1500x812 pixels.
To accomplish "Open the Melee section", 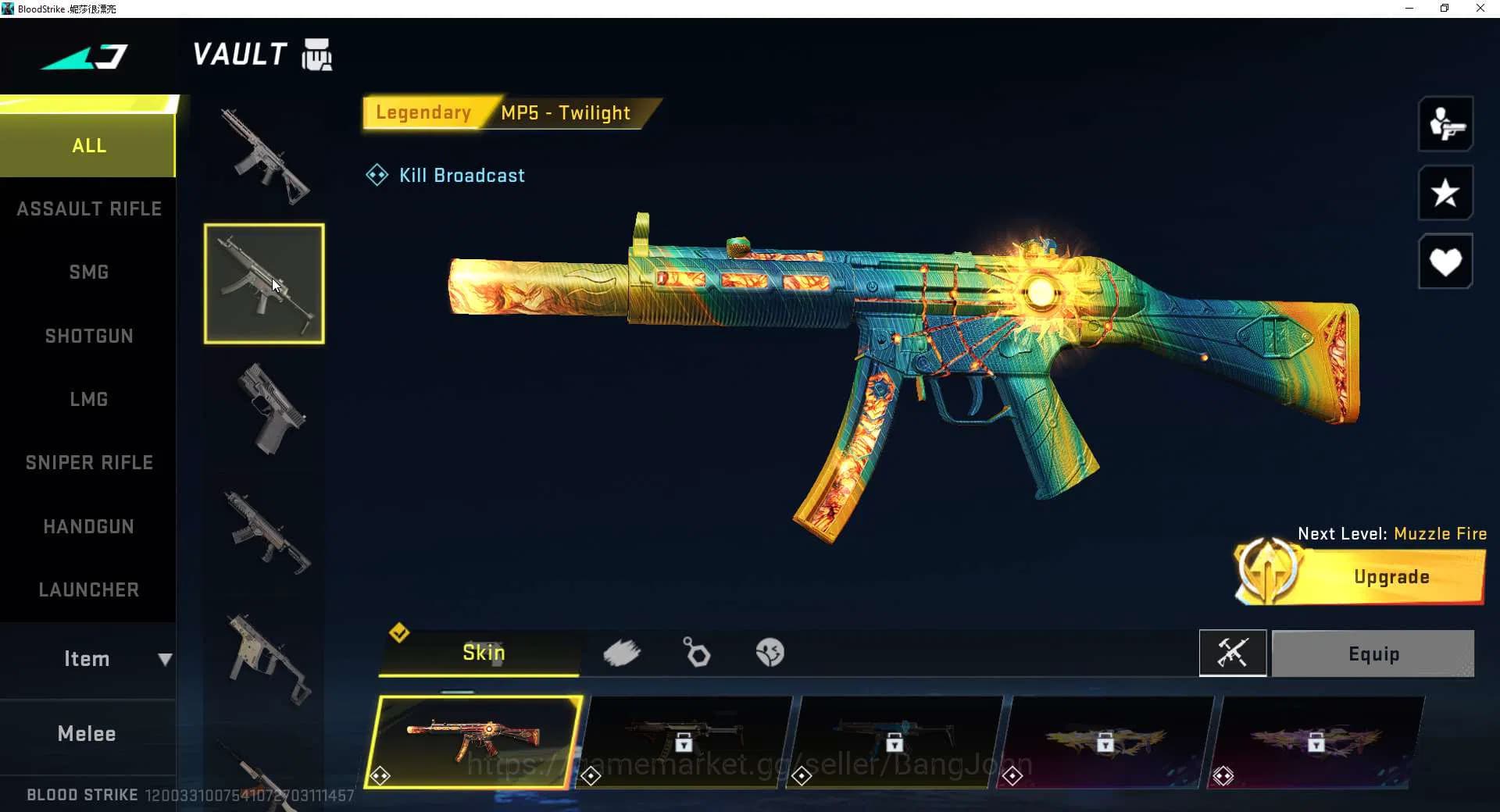I will [87, 733].
